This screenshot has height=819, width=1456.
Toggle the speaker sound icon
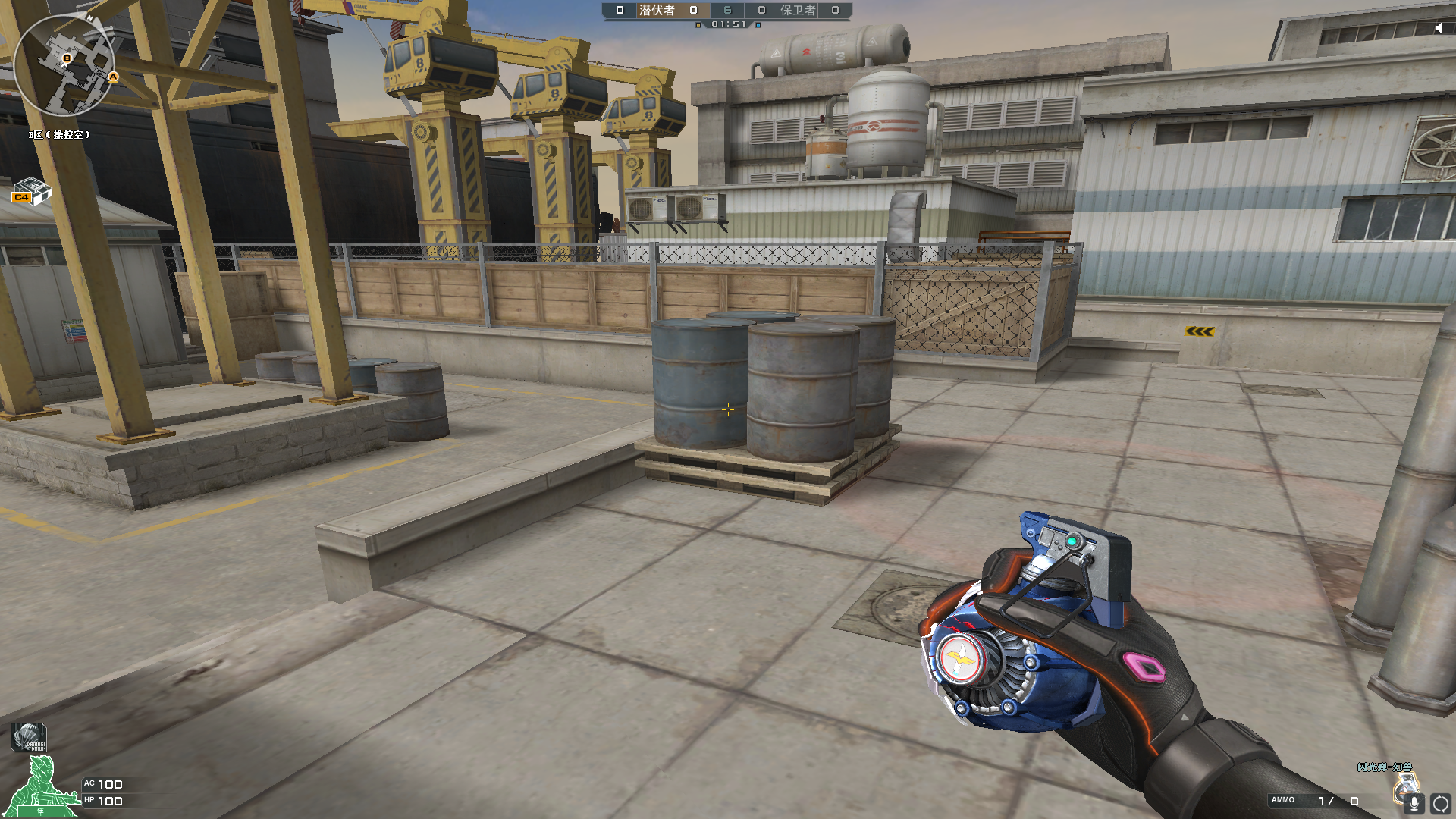(x=1439, y=28)
